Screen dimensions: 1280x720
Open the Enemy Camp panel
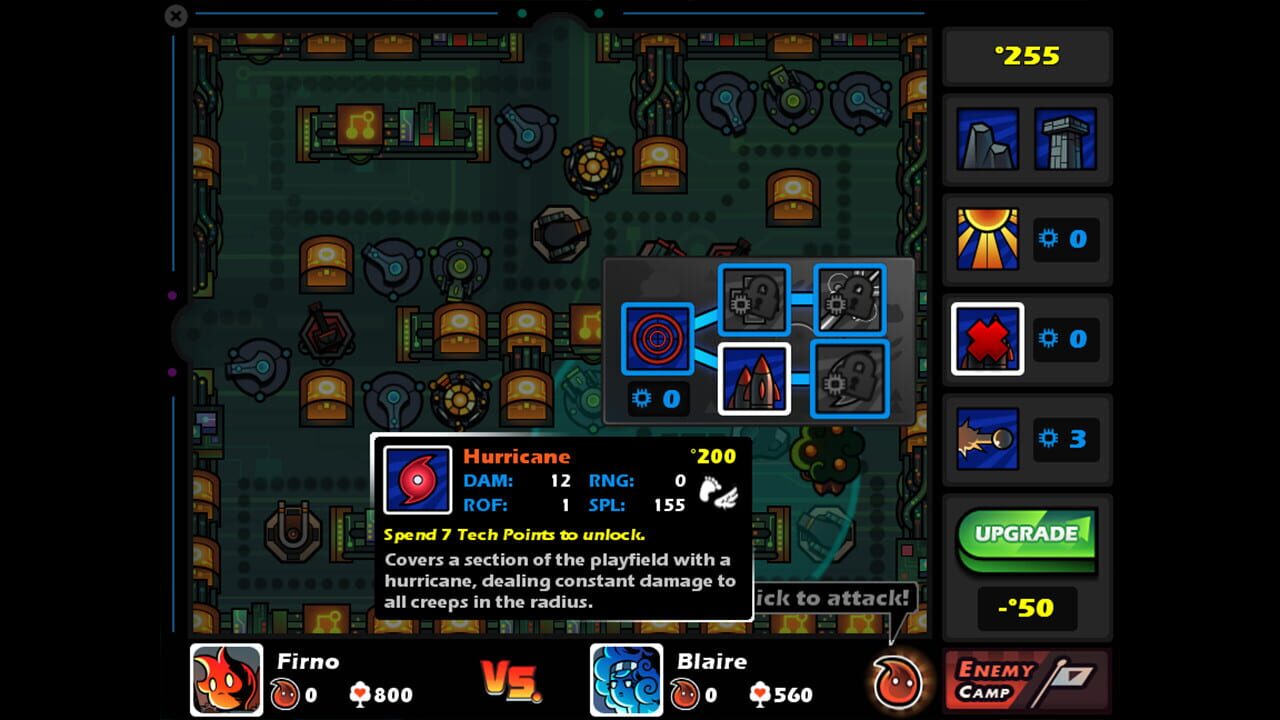click(1026, 679)
